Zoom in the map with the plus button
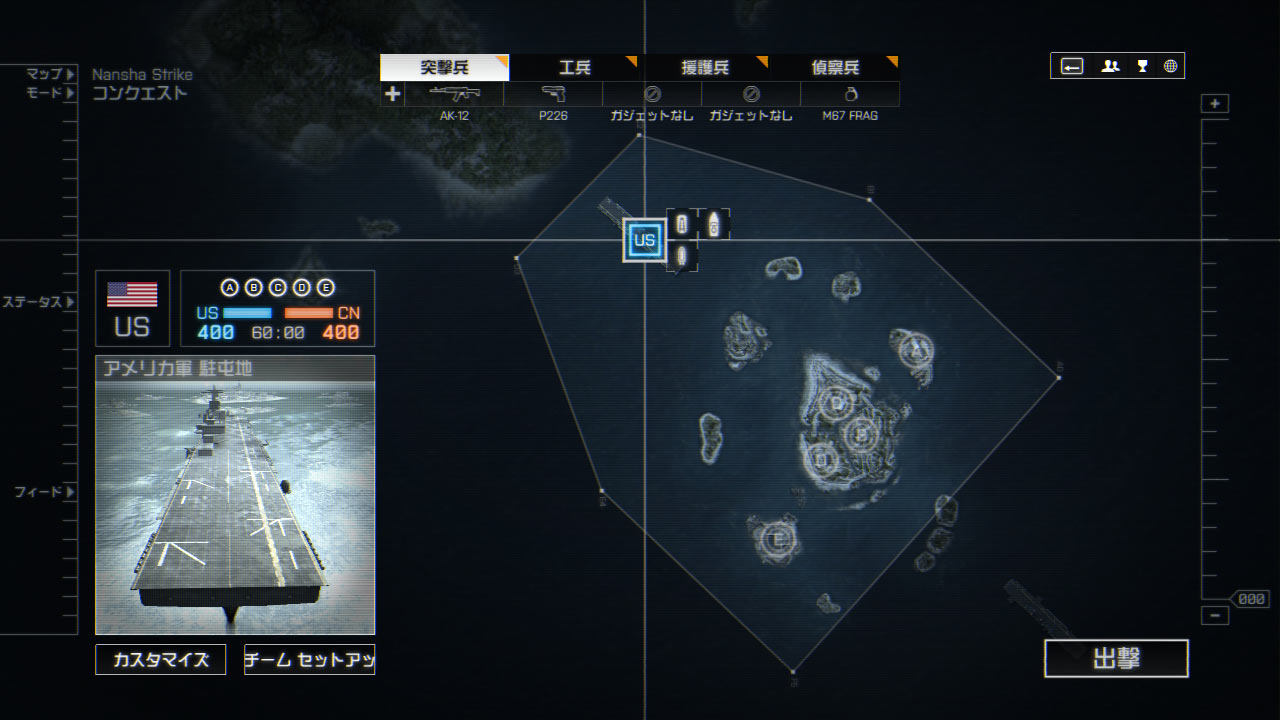This screenshot has height=720, width=1280. (1215, 104)
